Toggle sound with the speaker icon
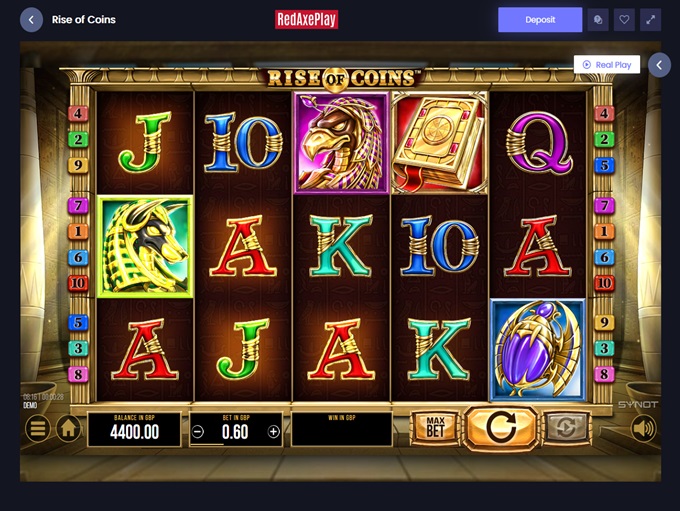 [643, 429]
